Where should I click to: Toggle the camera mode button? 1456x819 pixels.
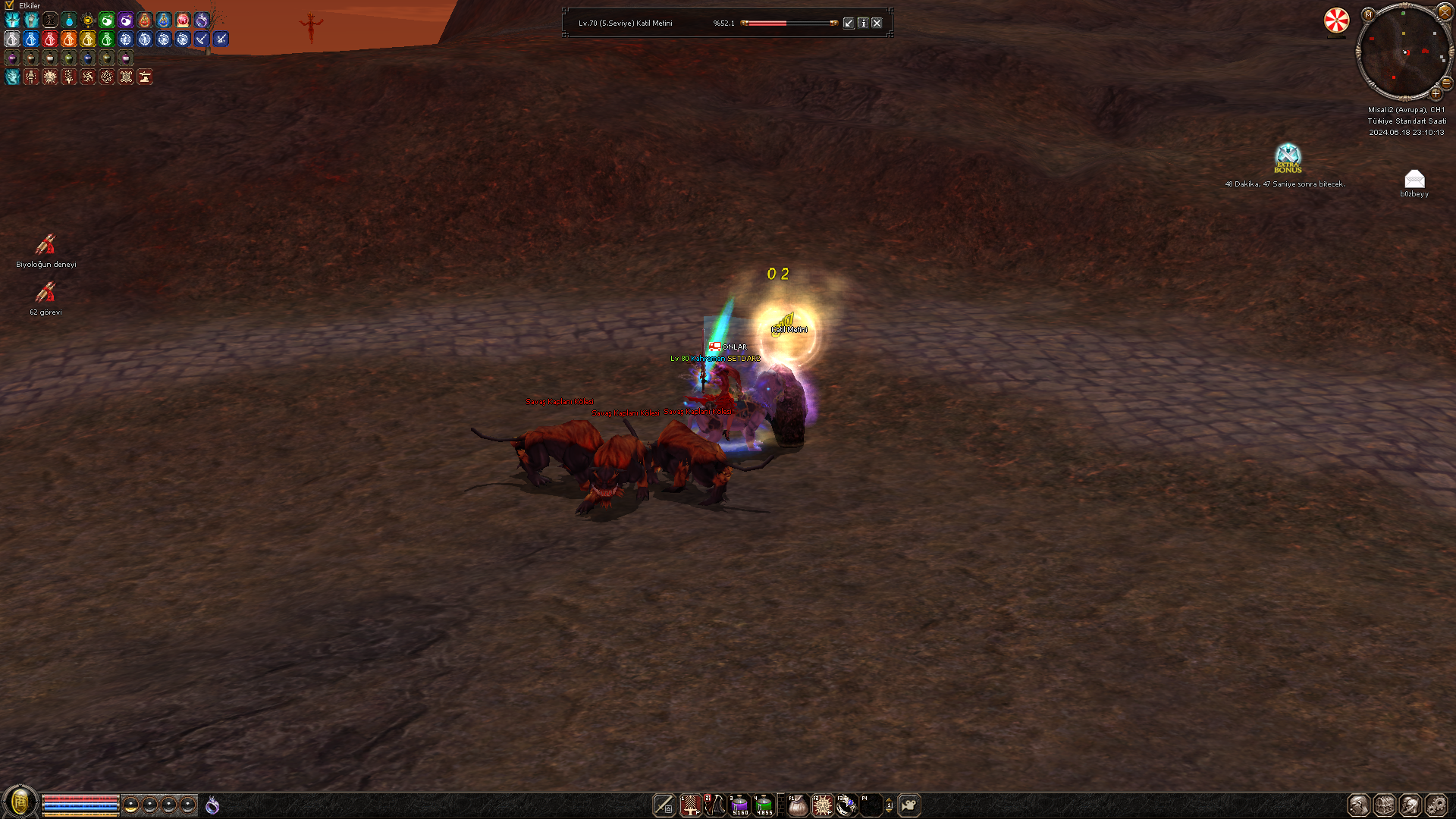(x=909, y=805)
